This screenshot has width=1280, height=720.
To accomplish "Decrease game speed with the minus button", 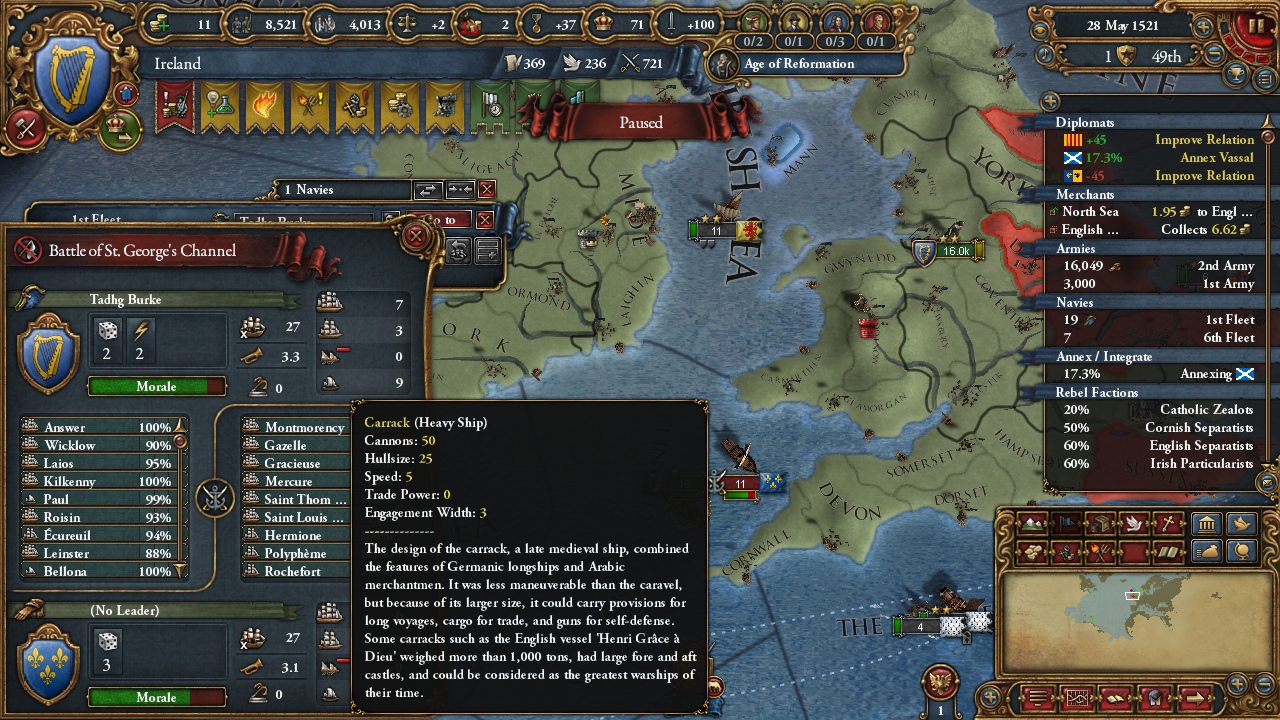I will pos(1215,54).
